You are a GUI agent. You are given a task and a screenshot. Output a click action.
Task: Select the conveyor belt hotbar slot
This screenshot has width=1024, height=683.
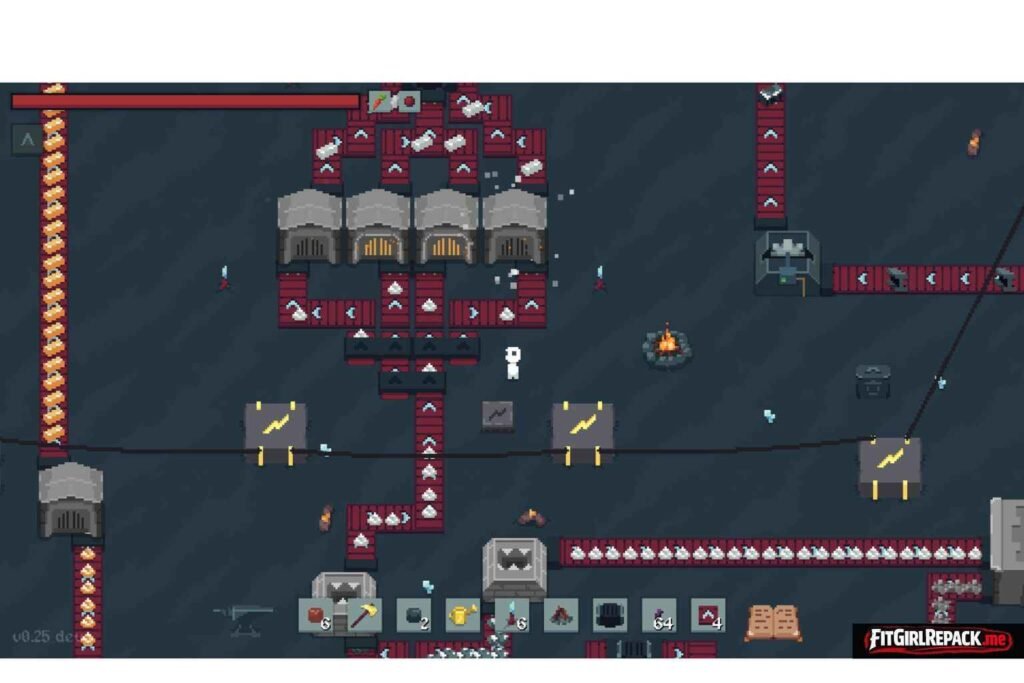pos(708,615)
